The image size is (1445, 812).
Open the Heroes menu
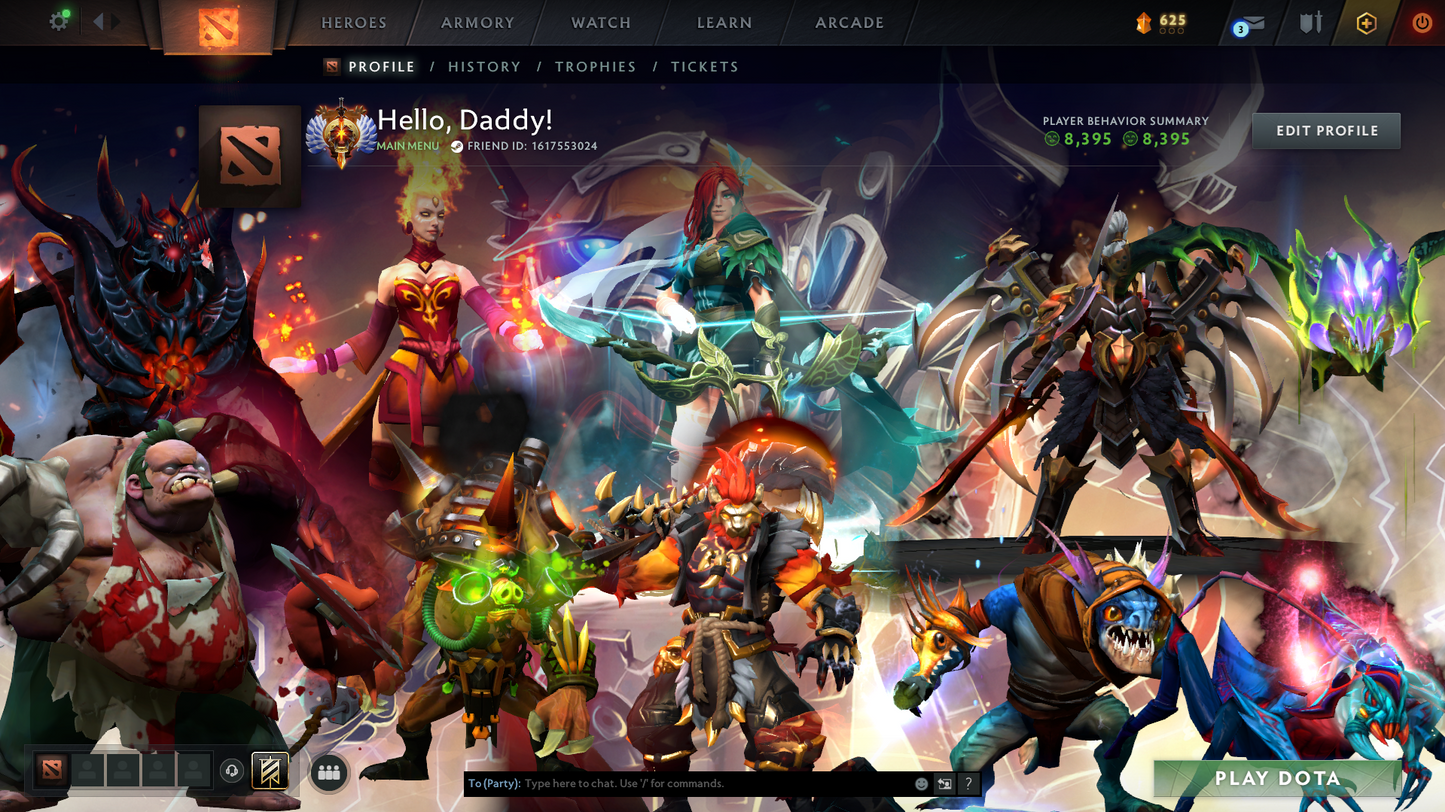353,23
